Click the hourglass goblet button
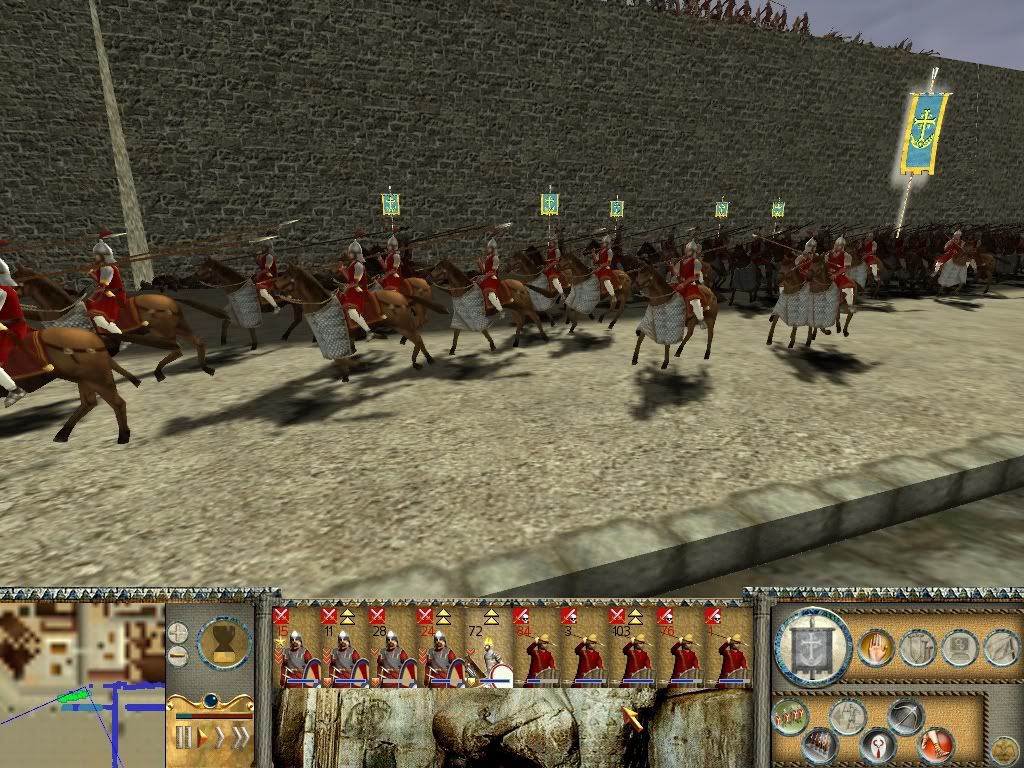The width and height of the screenshot is (1024, 768). tap(224, 641)
